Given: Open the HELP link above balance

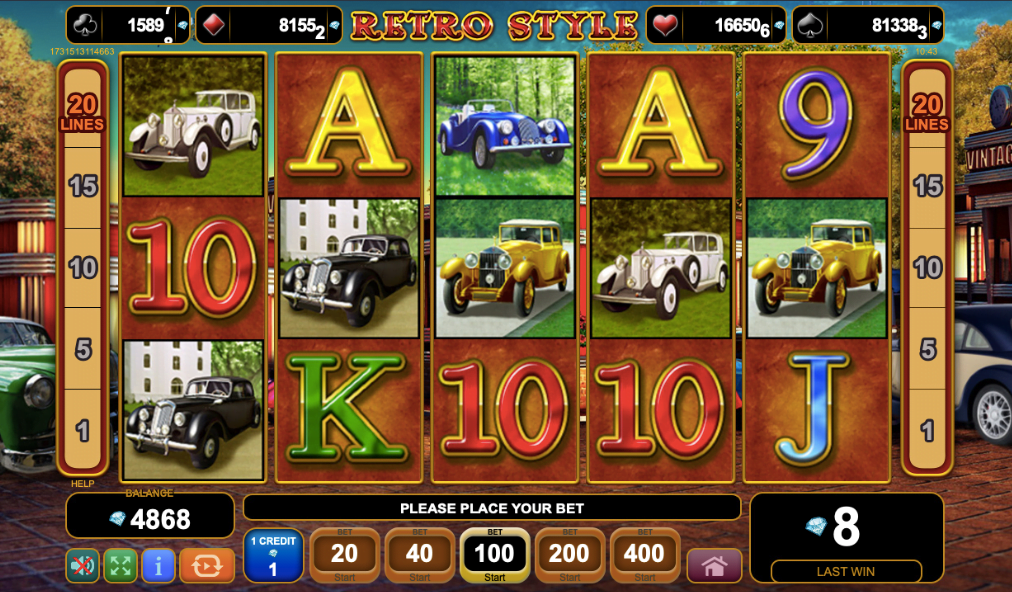Looking at the screenshot, I should click(x=82, y=484).
